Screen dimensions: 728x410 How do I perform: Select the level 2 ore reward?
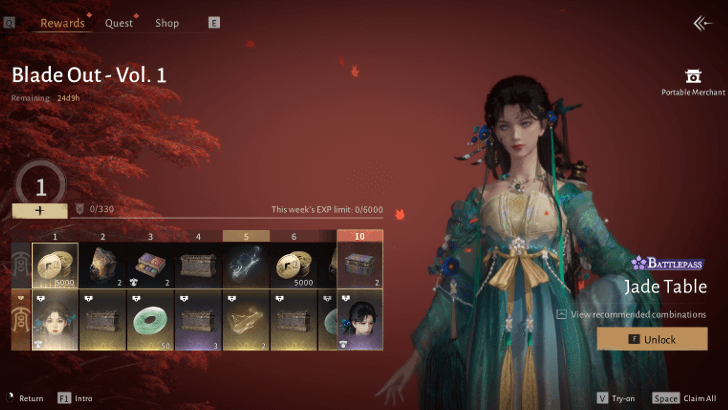click(x=103, y=266)
